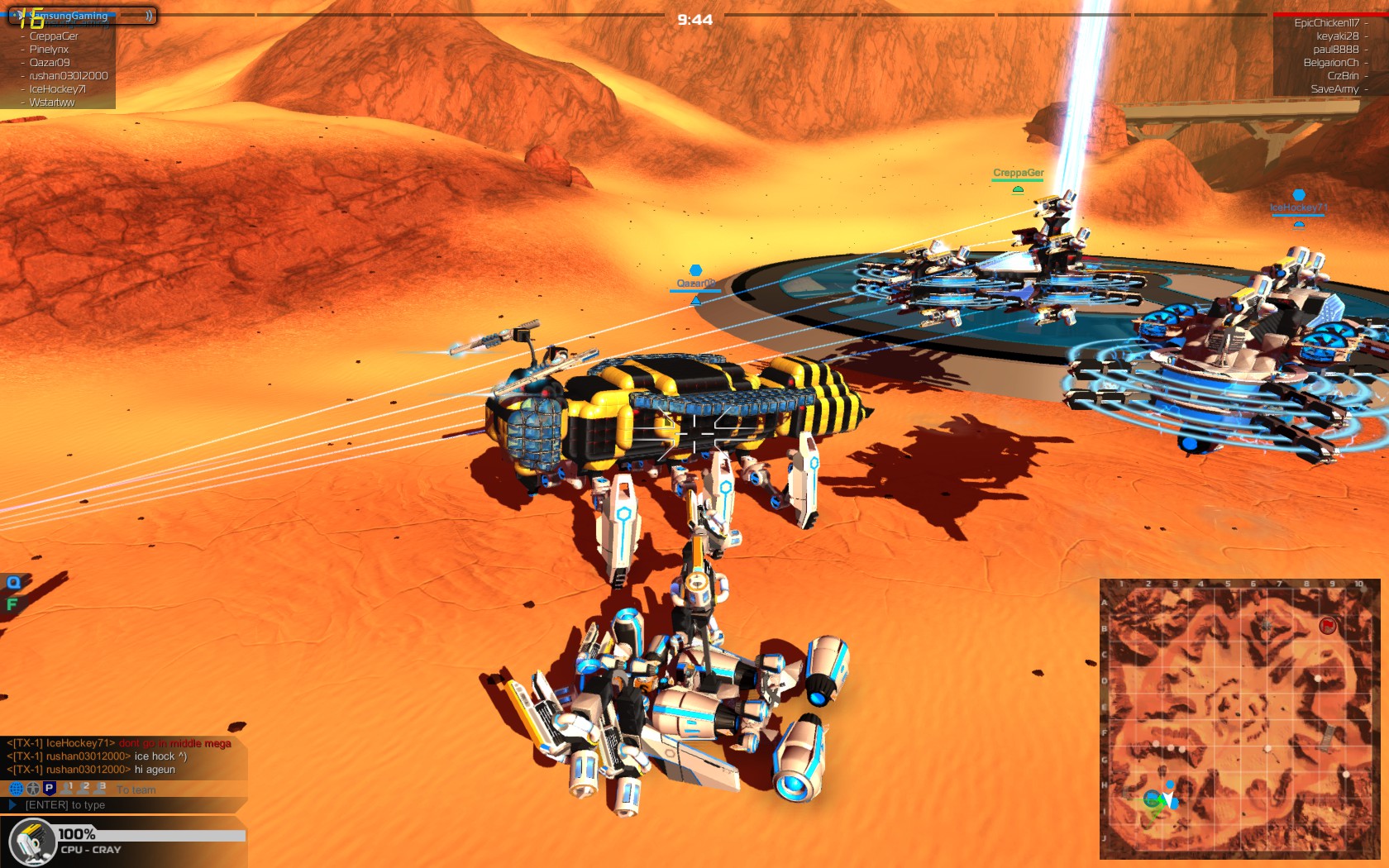
Task: Open the minimap
Action: tap(1239, 719)
